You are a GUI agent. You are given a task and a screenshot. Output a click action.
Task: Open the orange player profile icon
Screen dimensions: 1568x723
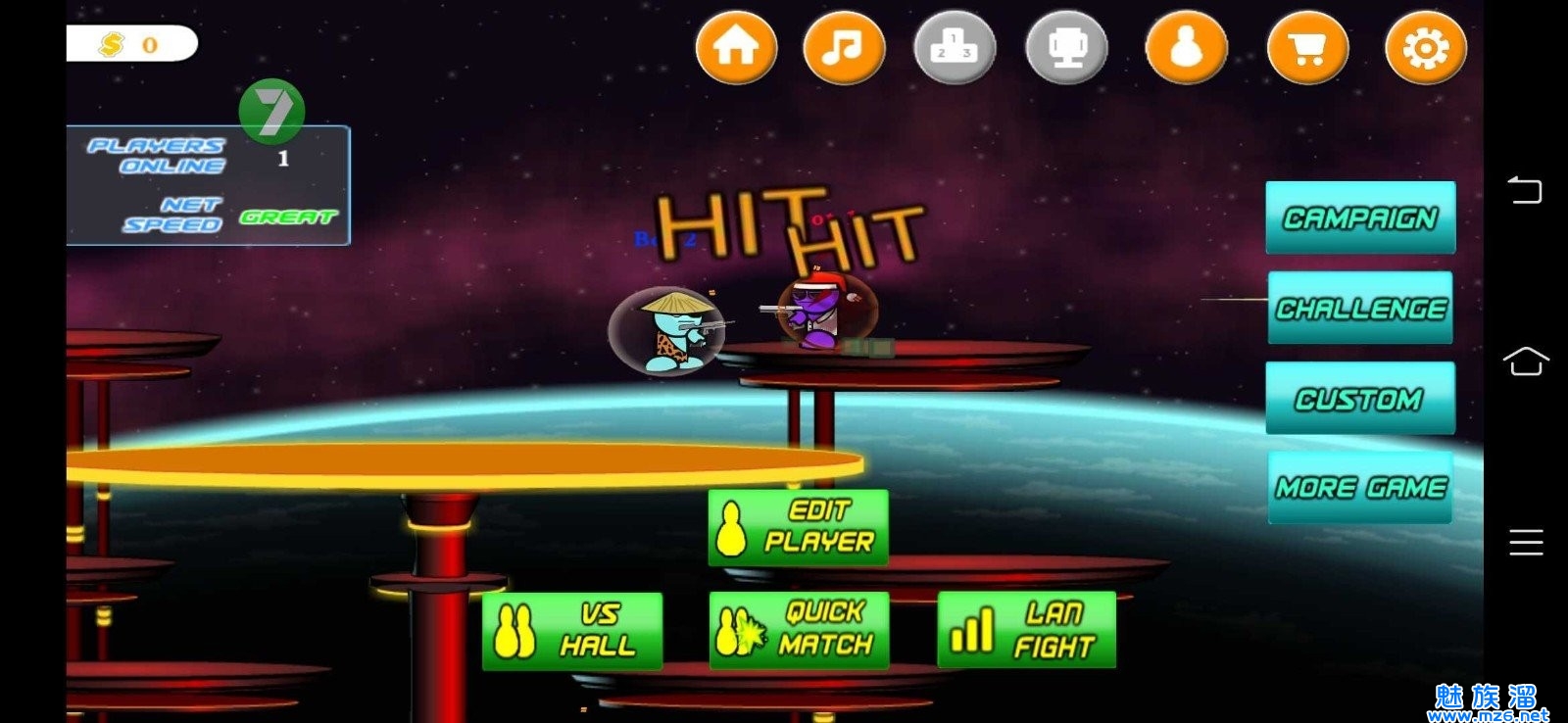pyautogui.click(x=1186, y=47)
